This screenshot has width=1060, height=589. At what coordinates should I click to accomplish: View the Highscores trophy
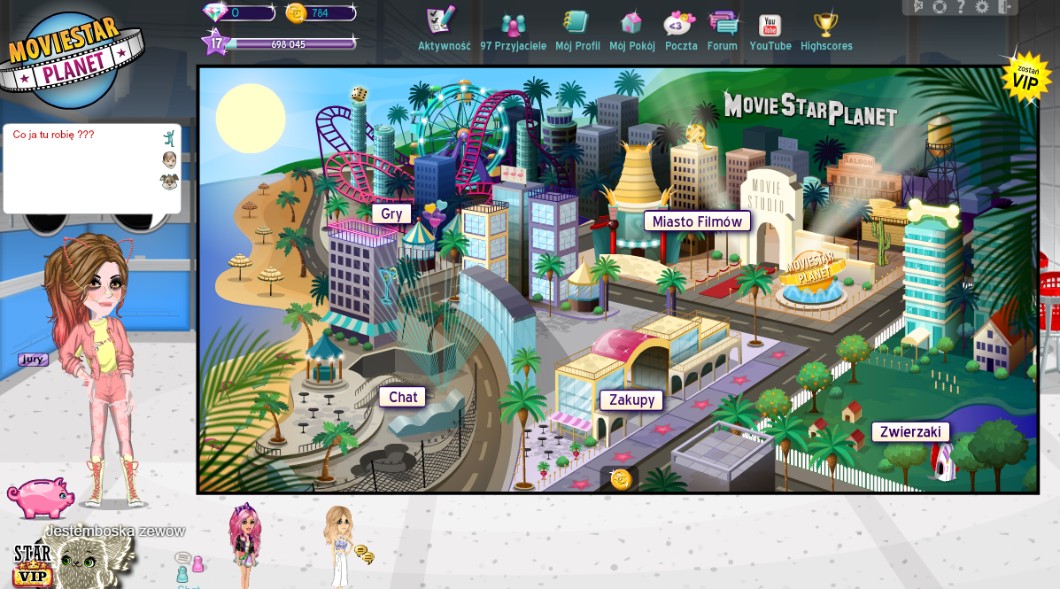(x=825, y=29)
